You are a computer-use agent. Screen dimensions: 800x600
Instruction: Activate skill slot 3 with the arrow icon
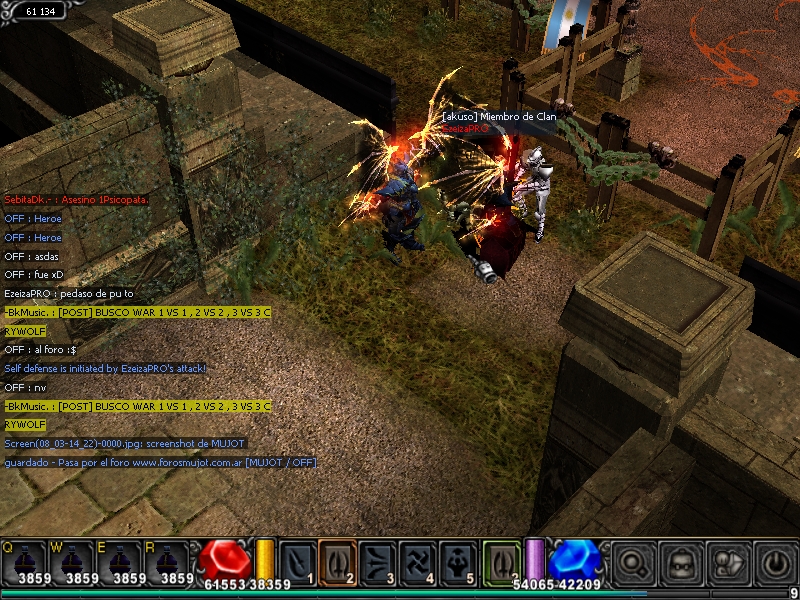tap(378, 561)
